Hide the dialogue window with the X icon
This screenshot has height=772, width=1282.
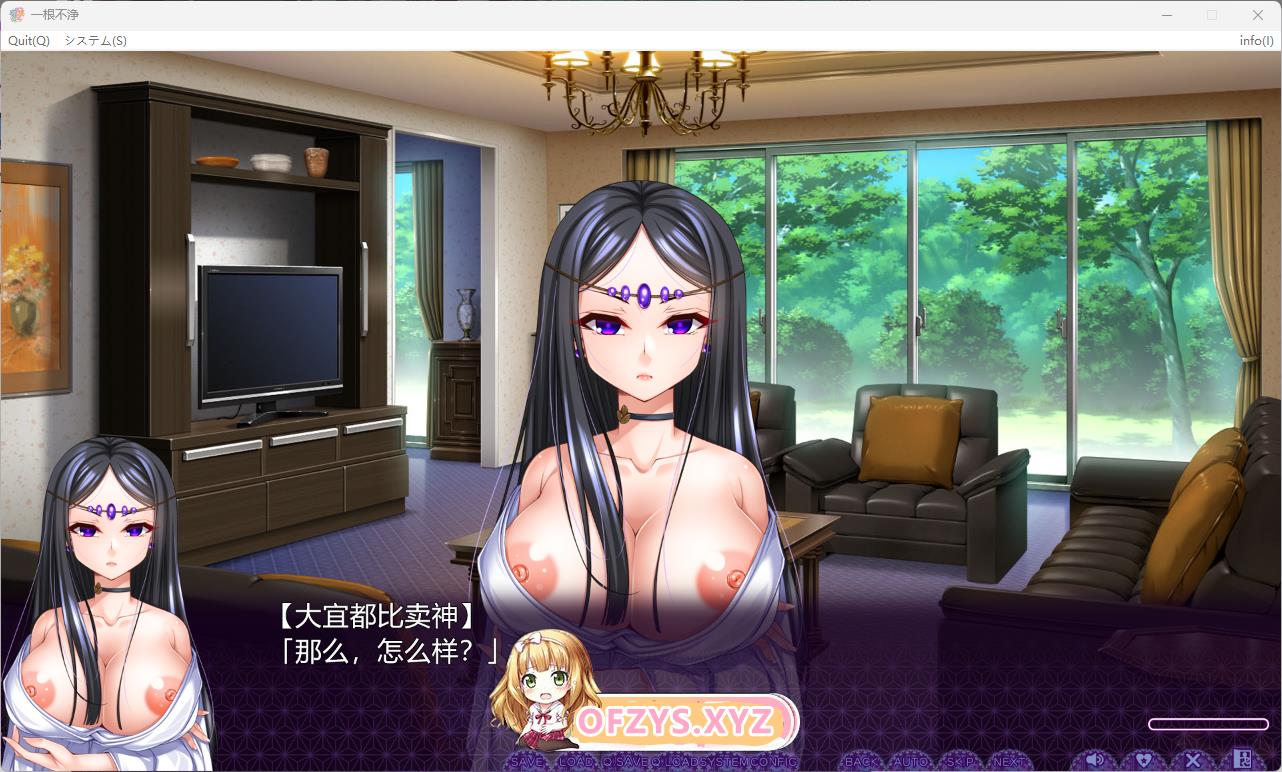[1193, 760]
